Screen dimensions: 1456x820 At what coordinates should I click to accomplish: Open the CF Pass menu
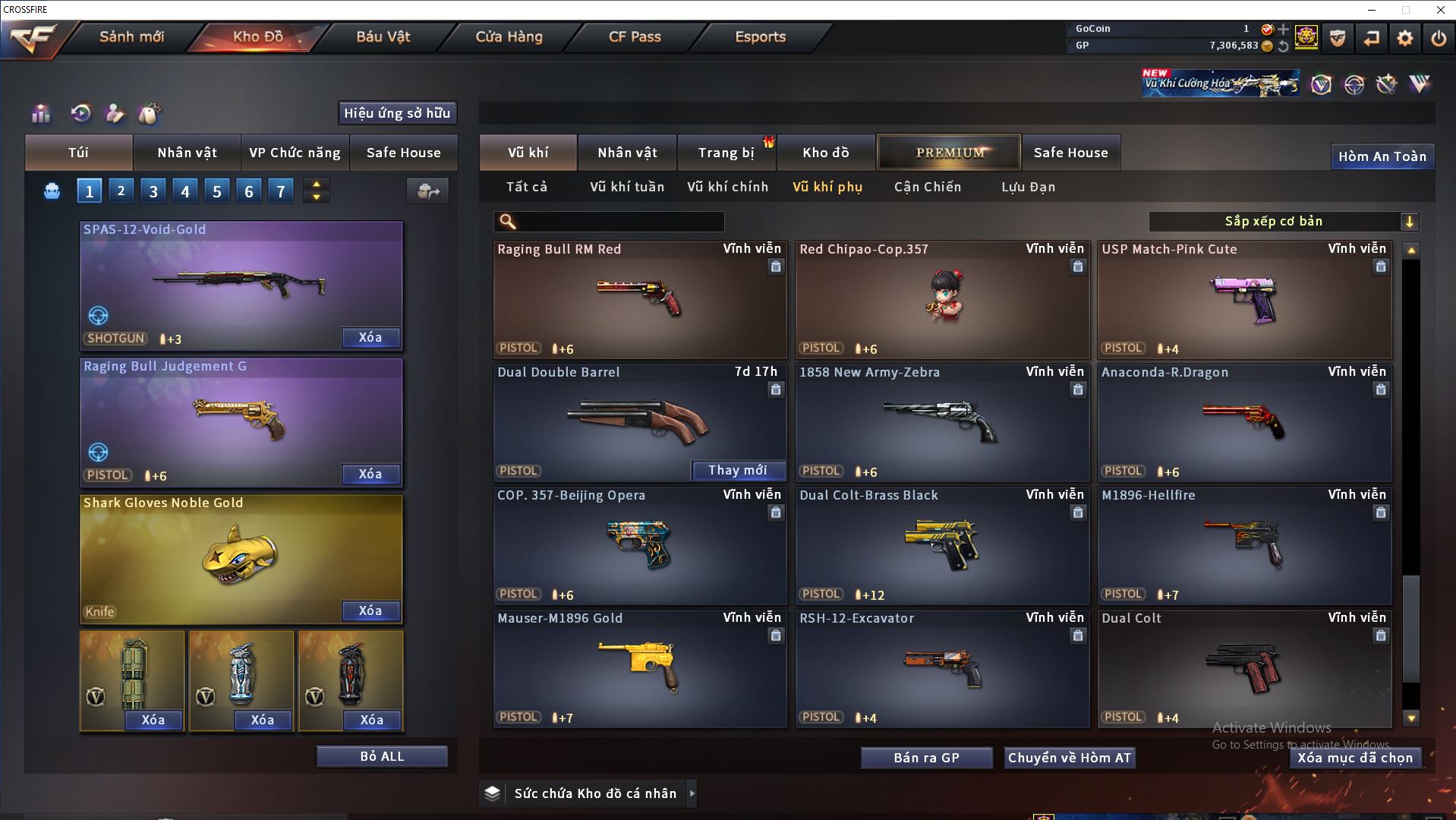point(635,36)
